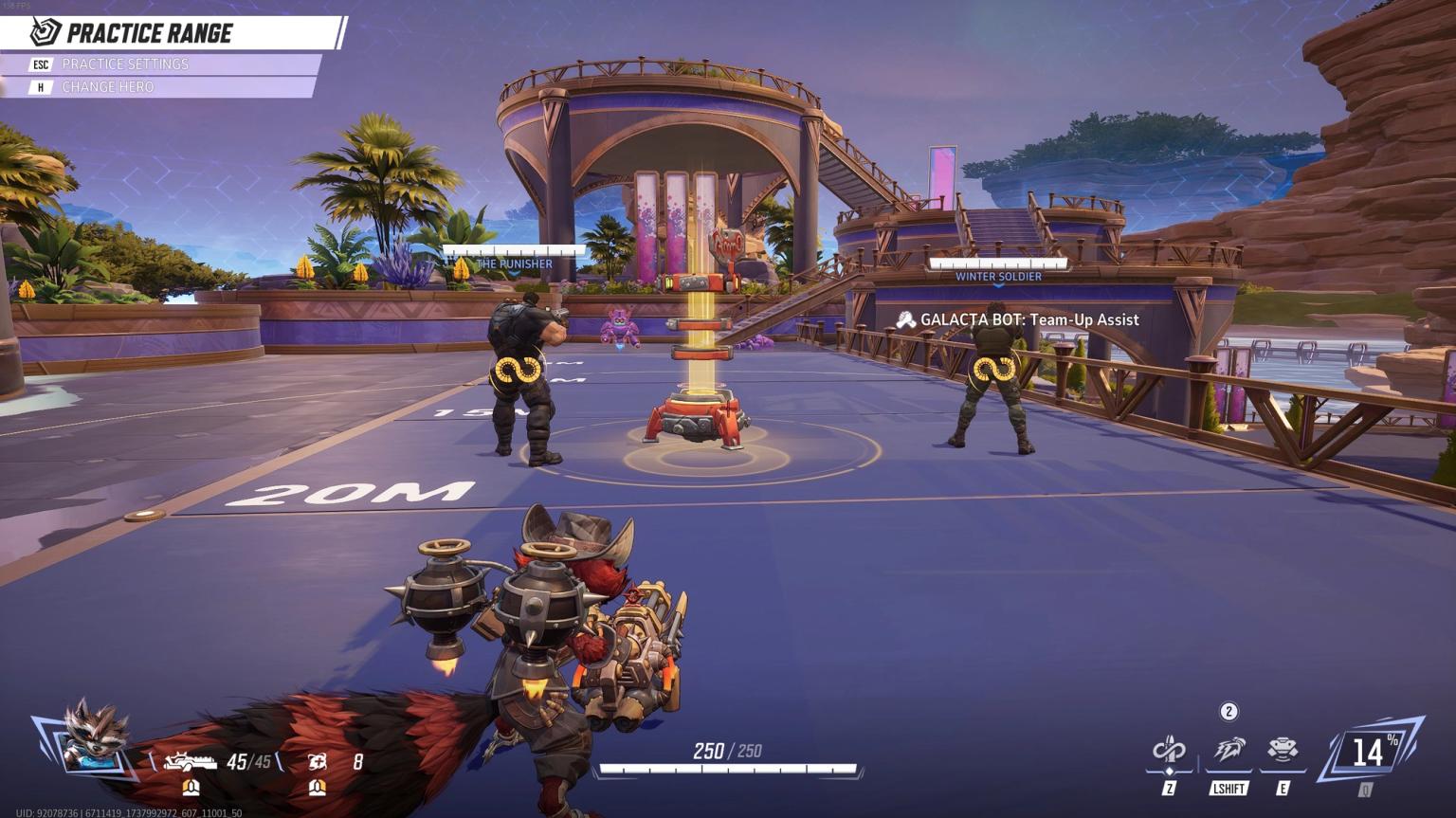Select the Bombard Mode gun weapon icon
The width and height of the screenshot is (1456, 818).
click(x=191, y=761)
